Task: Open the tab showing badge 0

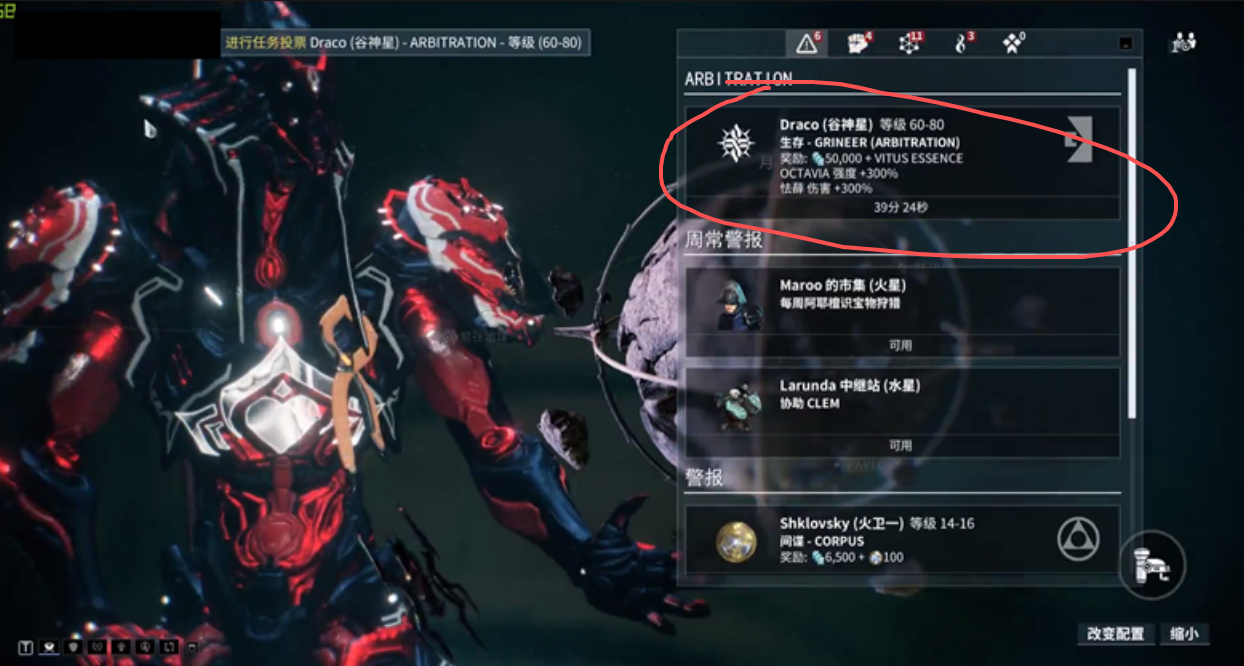Action: coord(1014,43)
